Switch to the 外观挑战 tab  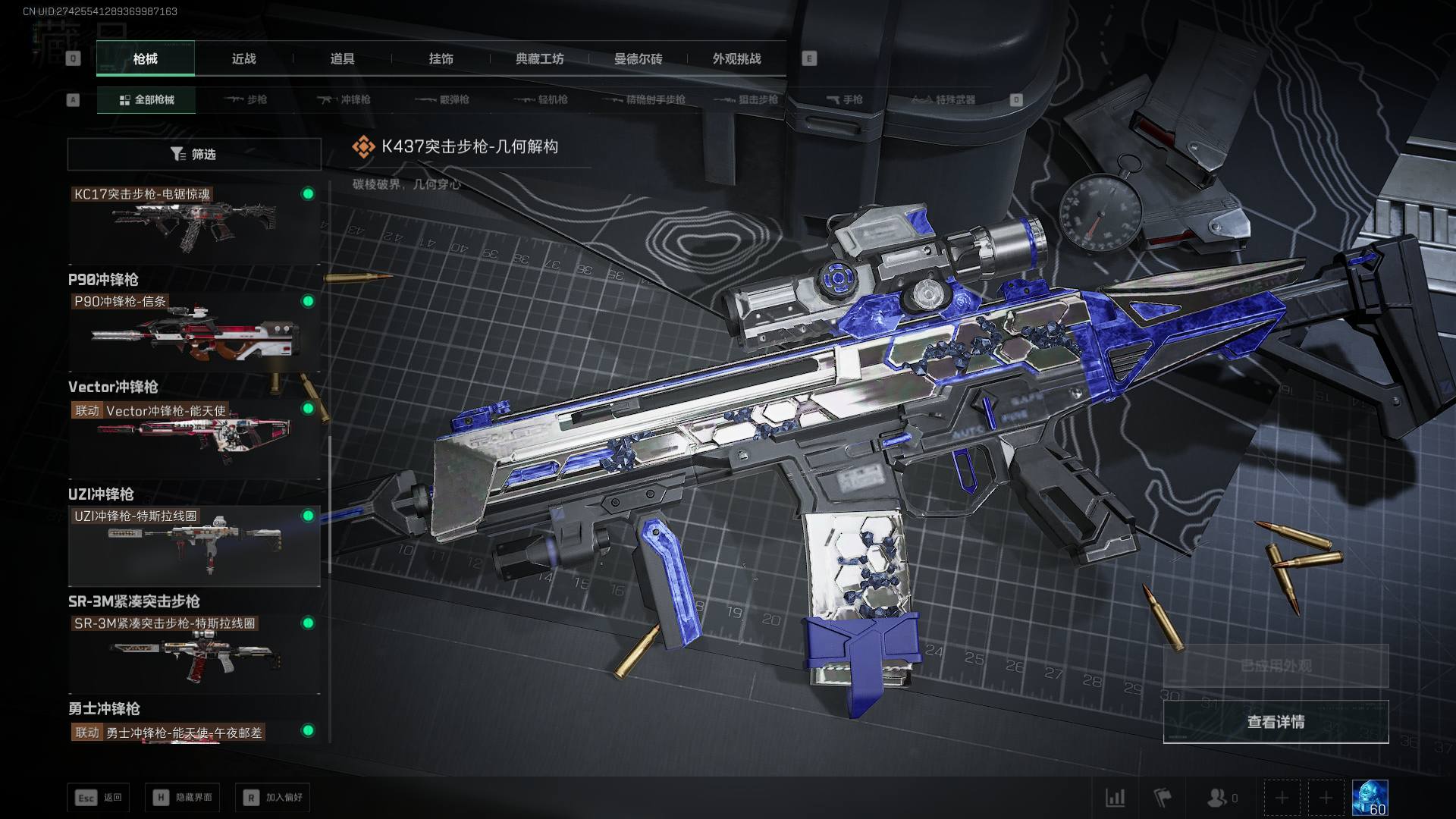736,58
